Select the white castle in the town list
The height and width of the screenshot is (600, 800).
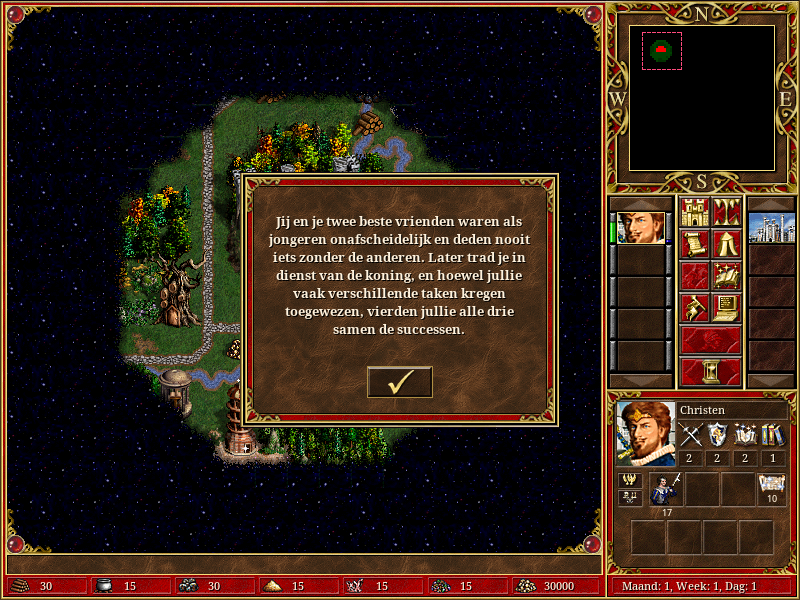(x=771, y=228)
